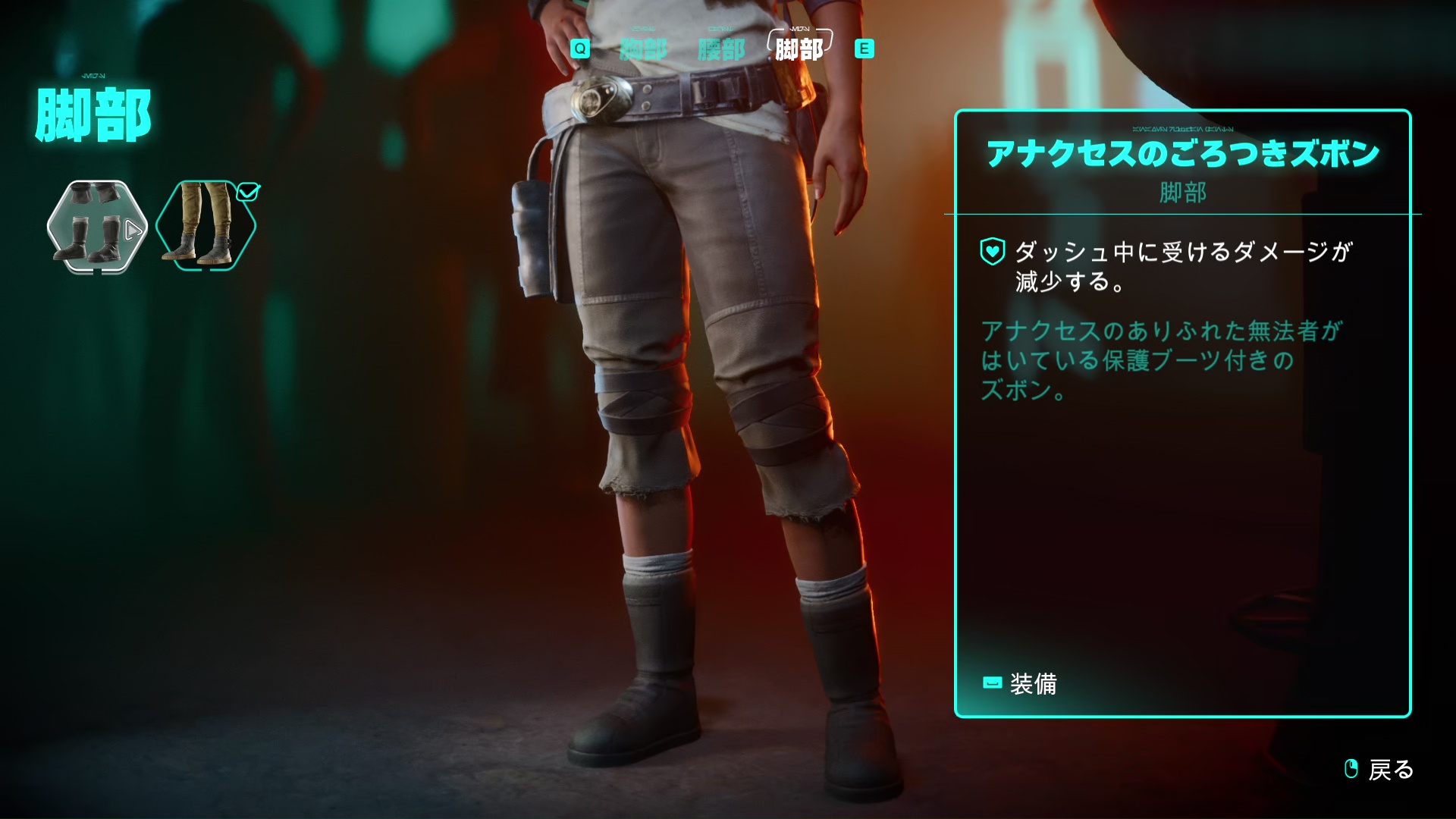Switch to the 胸部 tab

(x=643, y=50)
